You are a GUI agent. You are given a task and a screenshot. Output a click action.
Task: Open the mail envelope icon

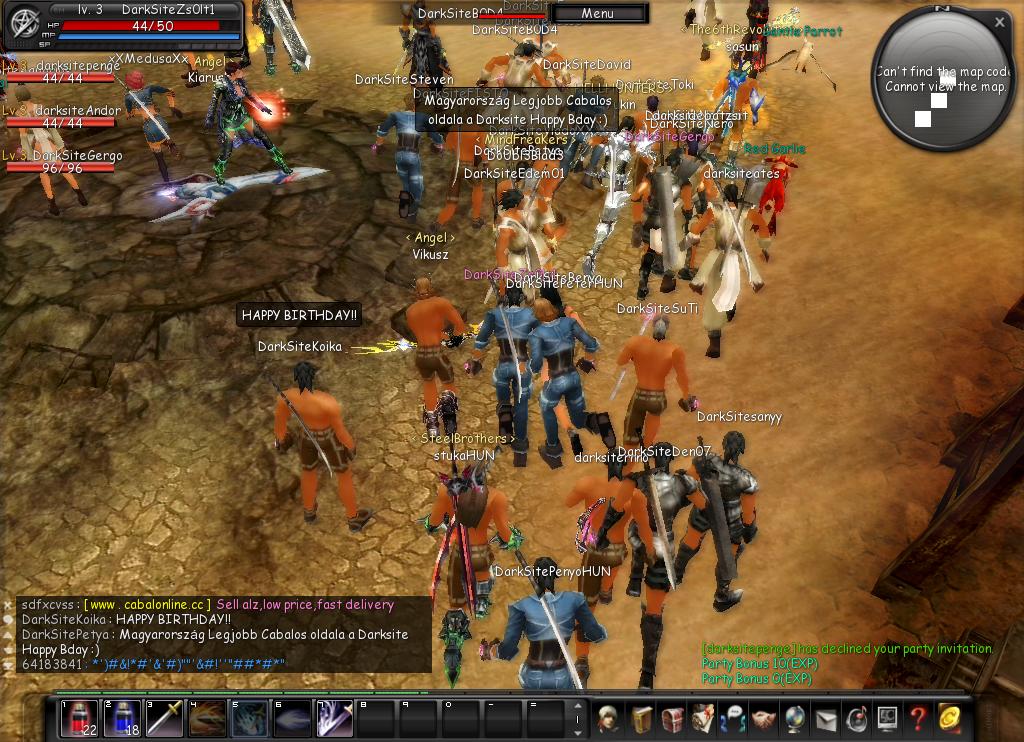click(826, 718)
